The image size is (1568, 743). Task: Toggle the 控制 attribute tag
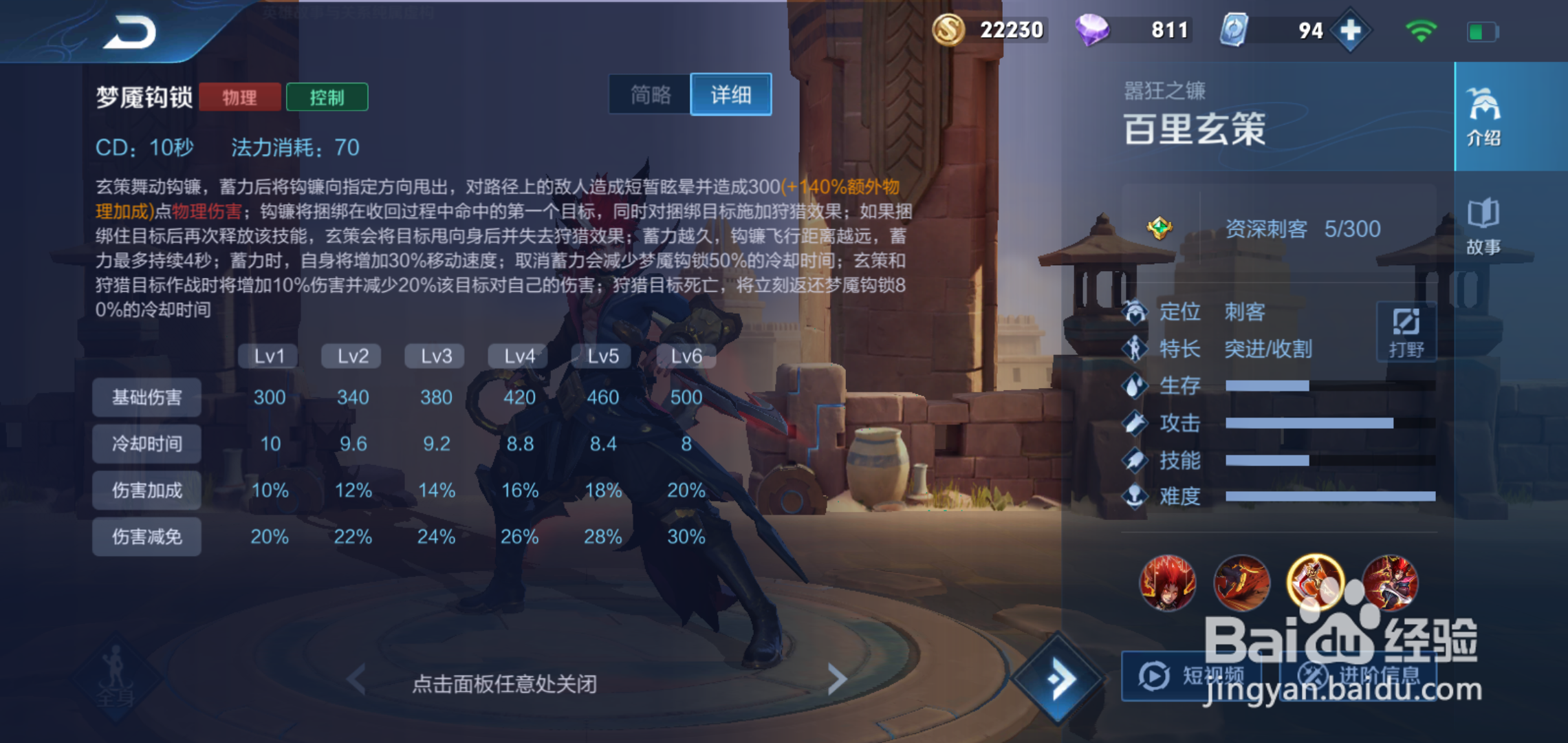click(327, 96)
